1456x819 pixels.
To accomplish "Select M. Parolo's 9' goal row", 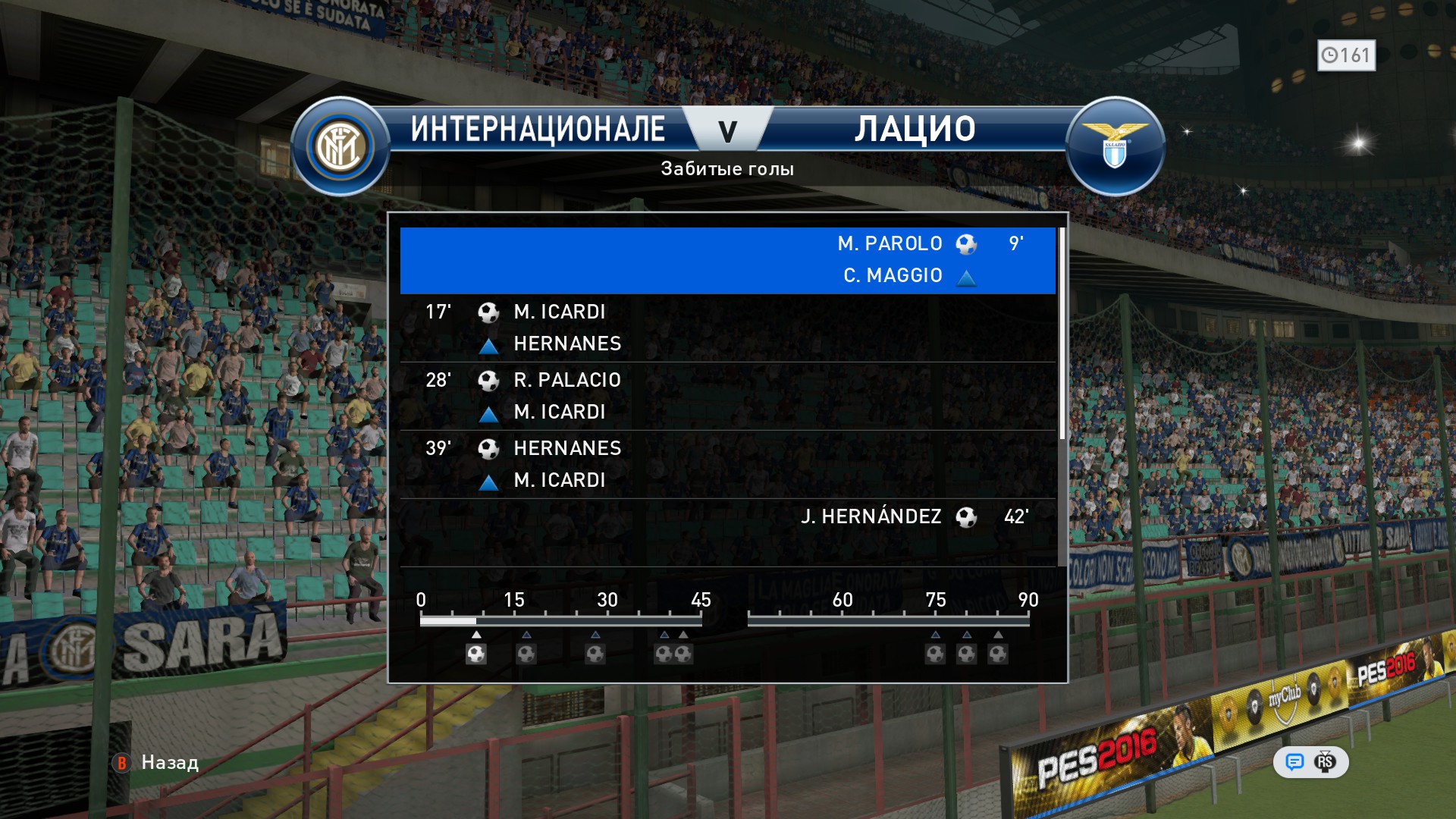I will point(727,259).
